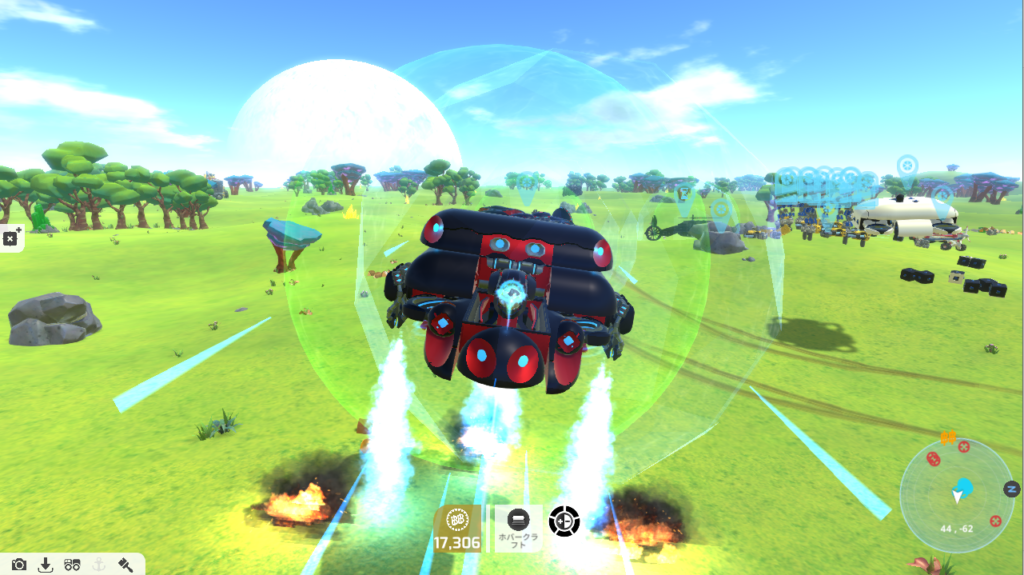Save the tech with the download-arrow icon
Viewport: 1024px width, 575px height.
click(45, 565)
